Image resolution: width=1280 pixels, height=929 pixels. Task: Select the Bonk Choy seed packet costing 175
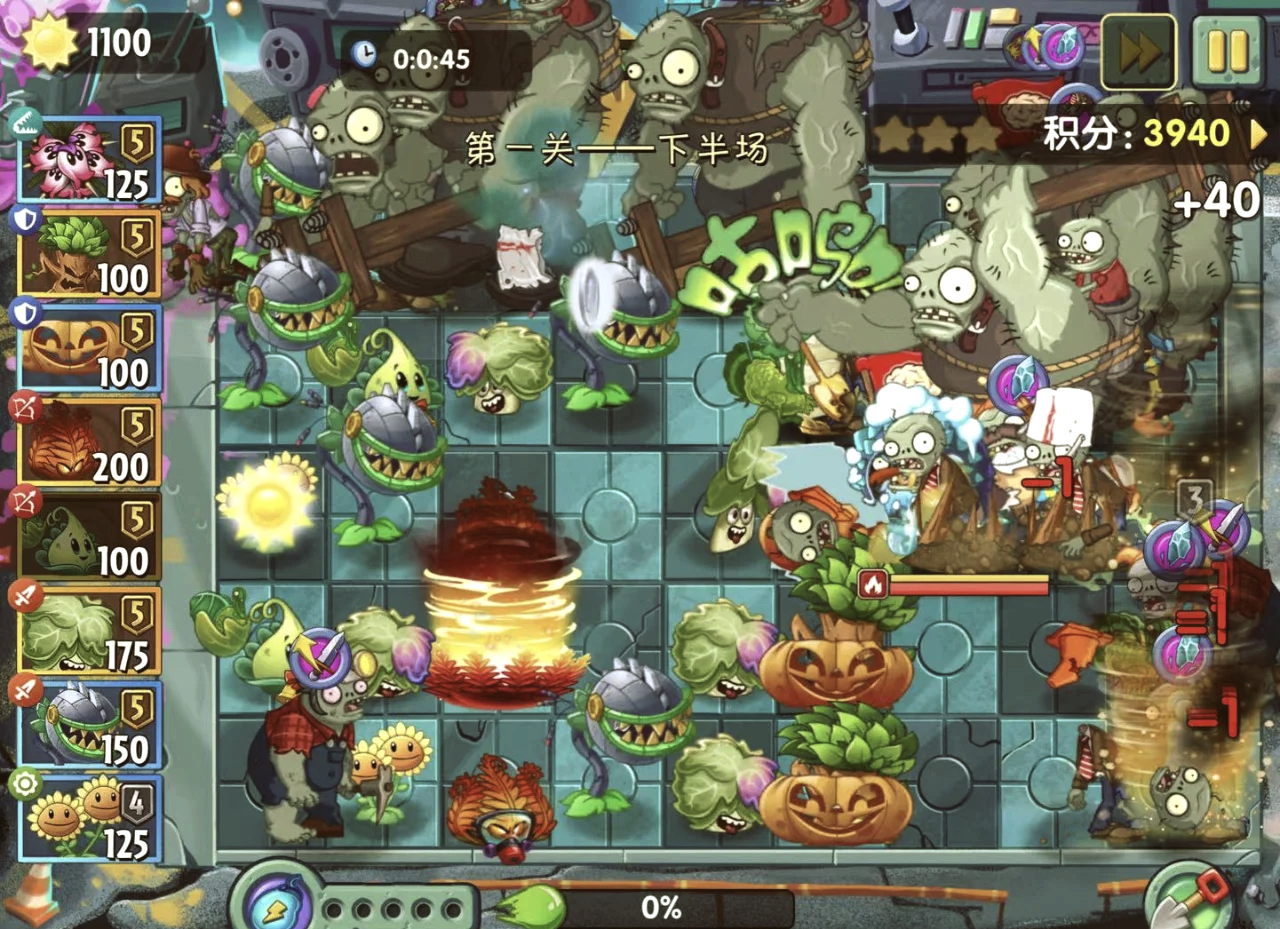click(x=90, y=630)
